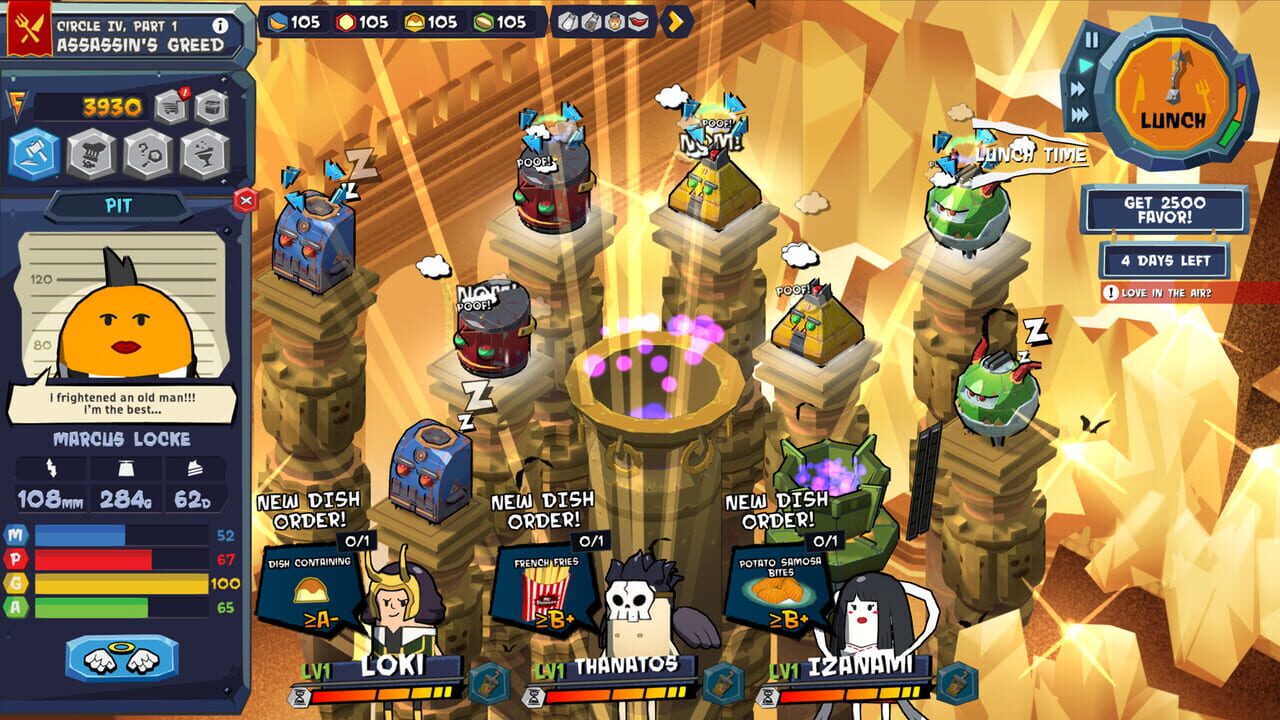The height and width of the screenshot is (720, 1280).
Task: Open the research magnifier tool
Action: [x=146, y=154]
